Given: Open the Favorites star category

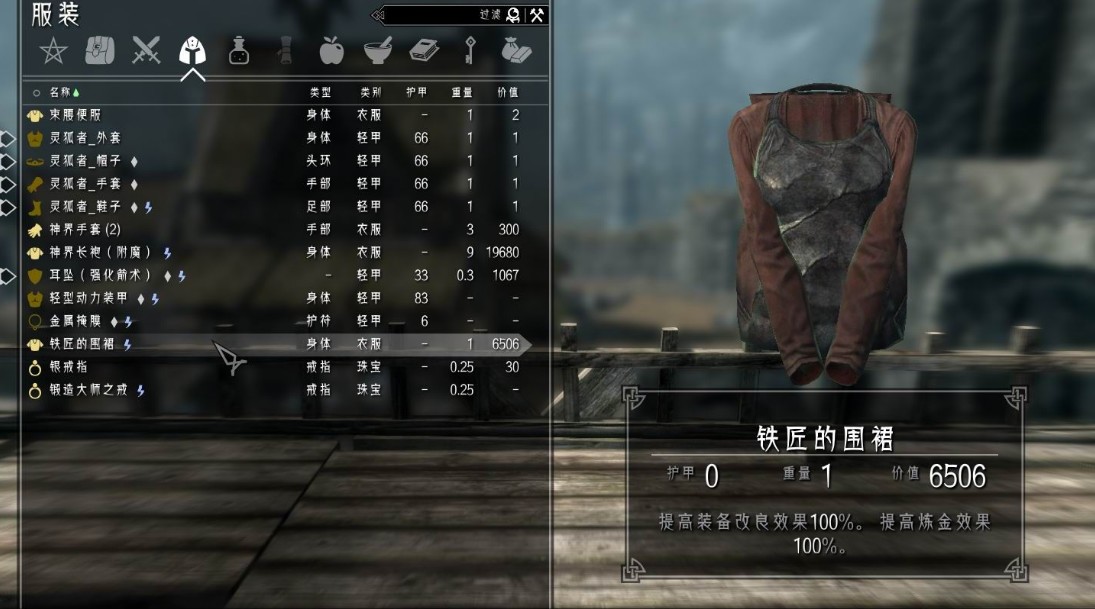Looking at the screenshot, I should pyautogui.click(x=52, y=50).
